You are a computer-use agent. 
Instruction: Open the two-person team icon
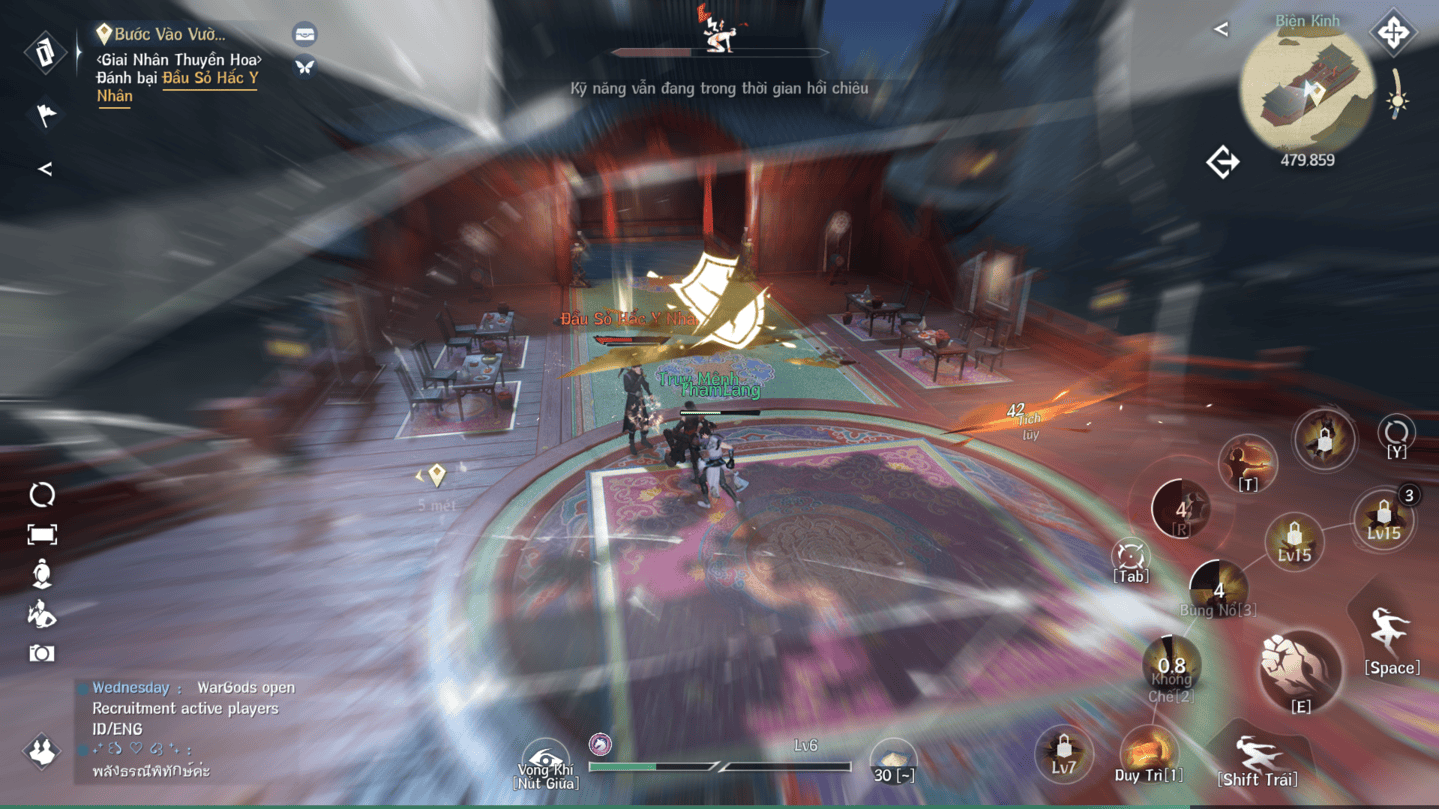click(x=42, y=750)
